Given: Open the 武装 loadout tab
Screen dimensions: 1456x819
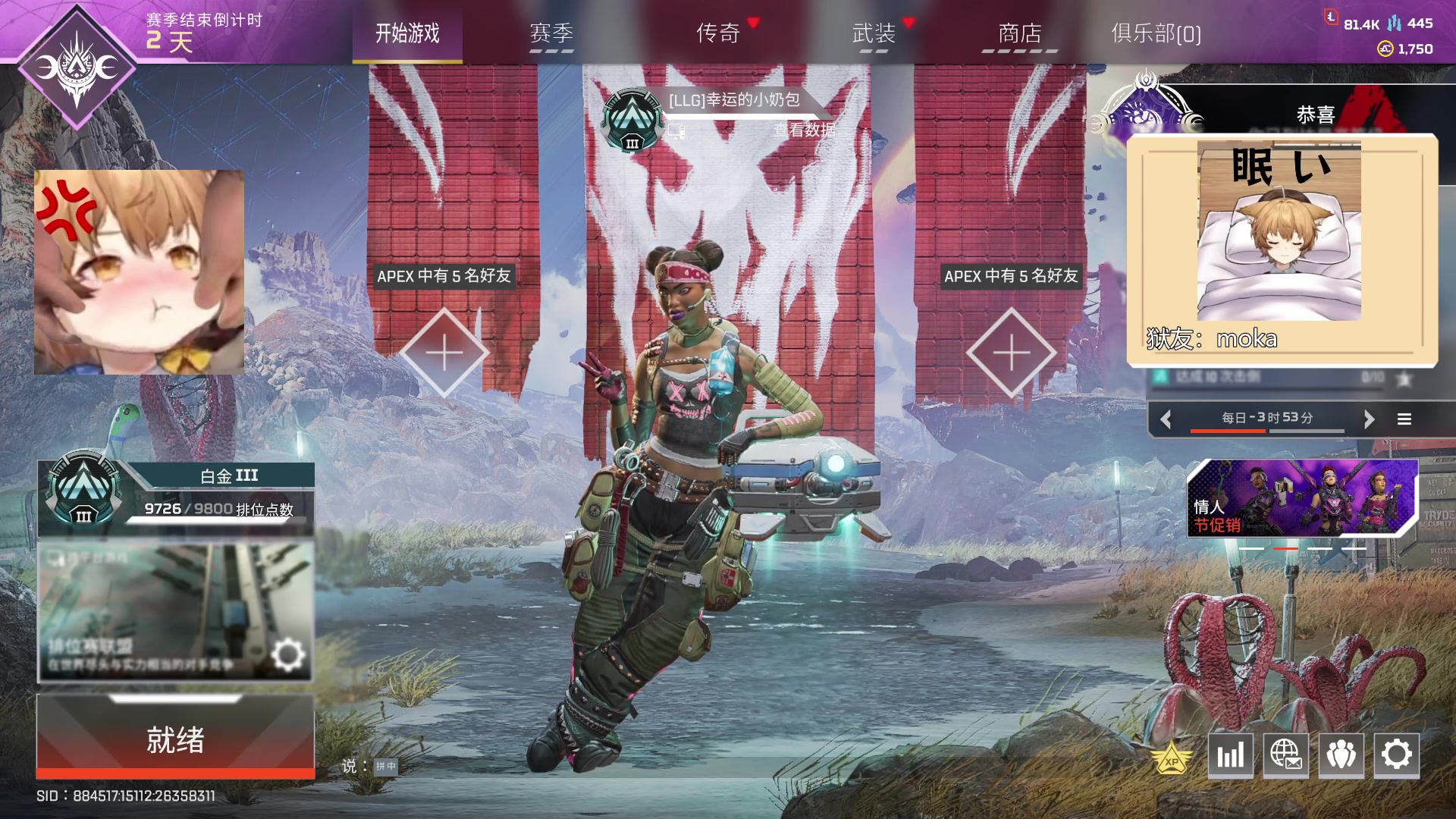Looking at the screenshot, I should click(874, 33).
